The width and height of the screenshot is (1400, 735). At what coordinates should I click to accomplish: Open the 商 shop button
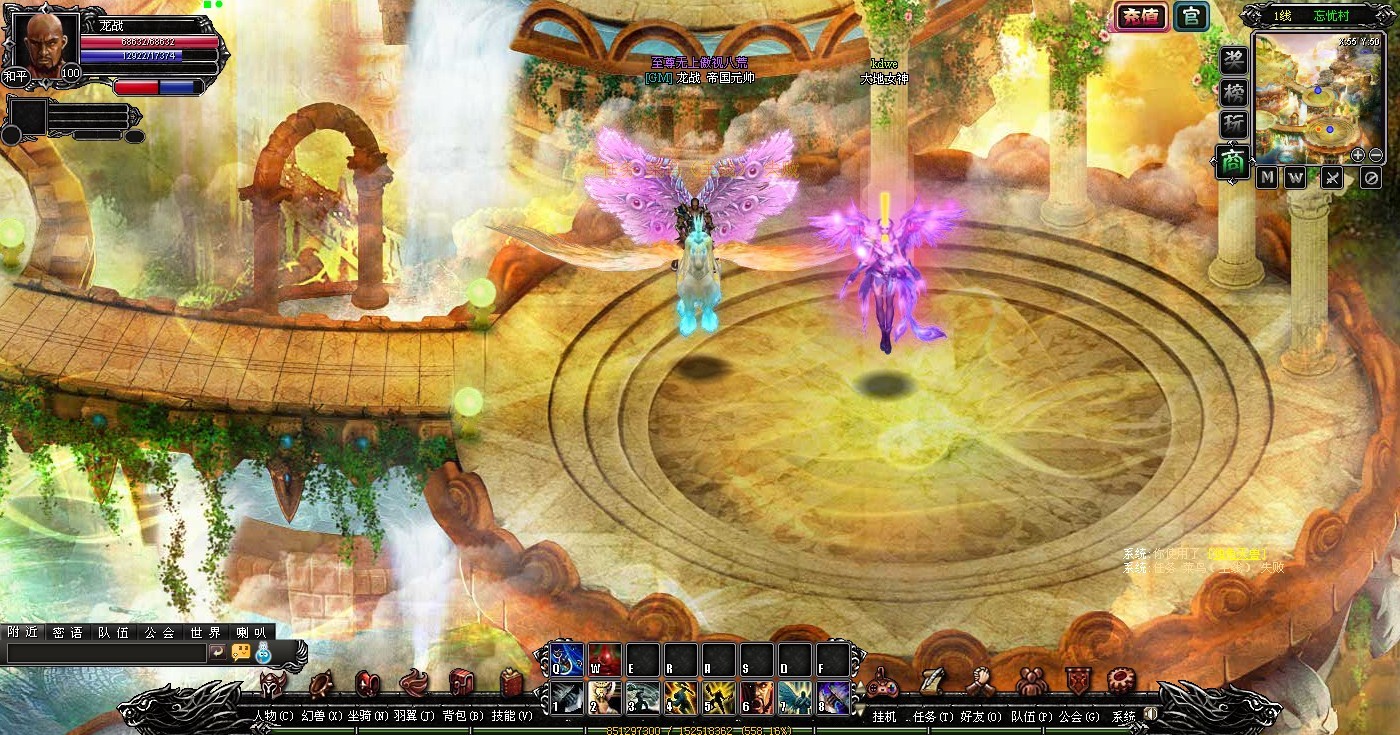(x=1233, y=162)
